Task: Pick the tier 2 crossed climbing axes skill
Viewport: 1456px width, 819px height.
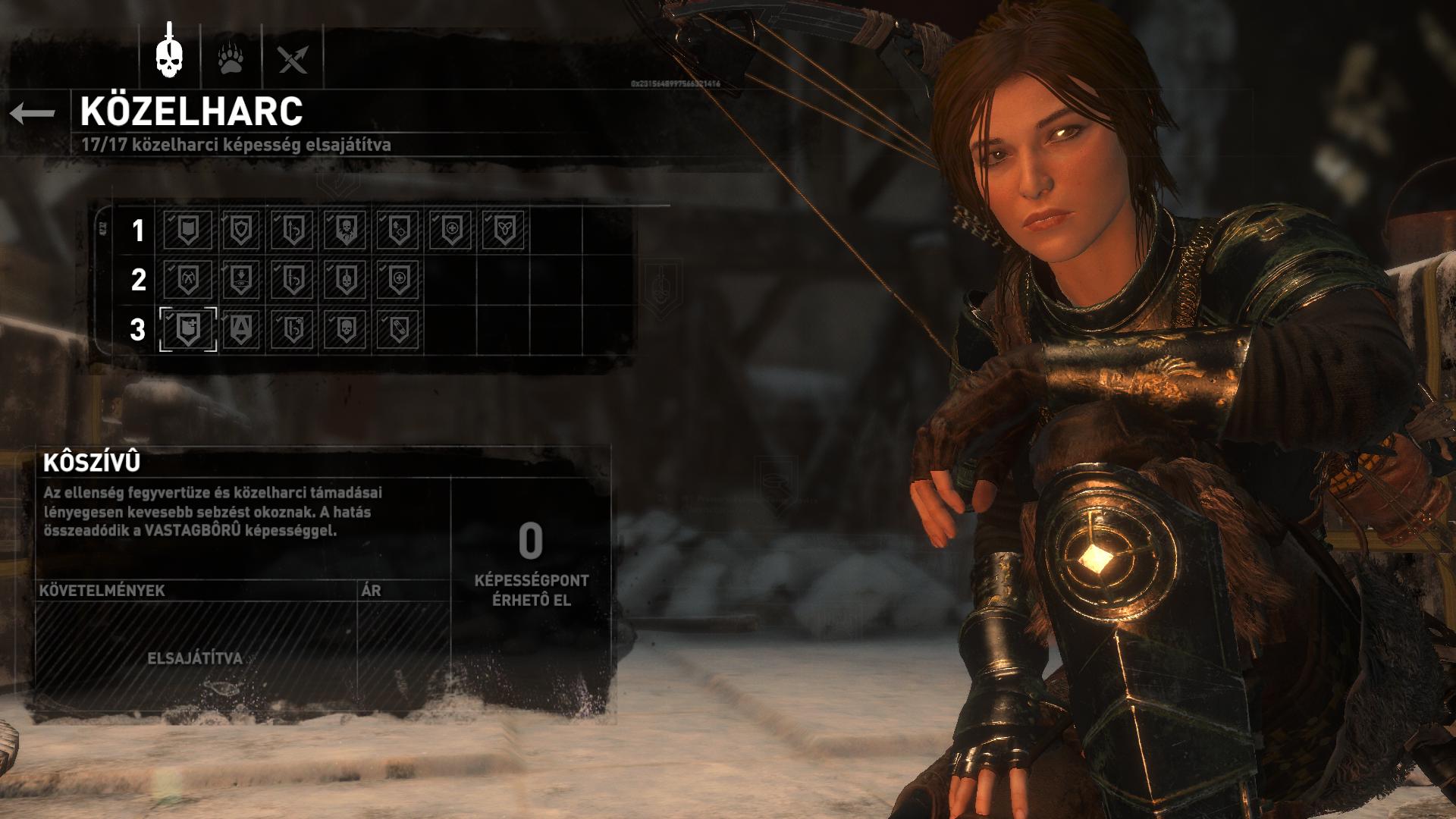Action: point(188,280)
